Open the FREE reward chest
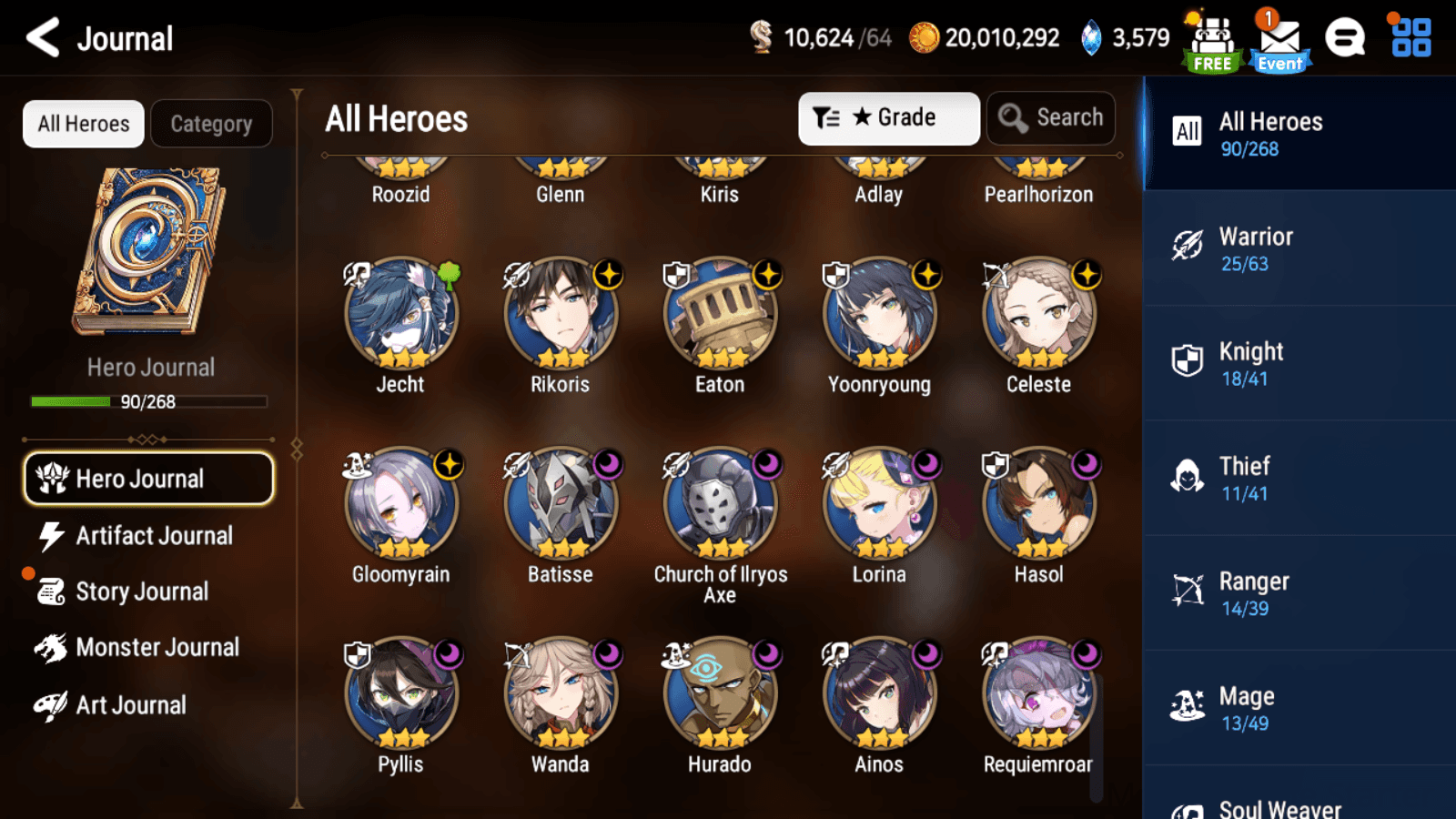This screenshot has width=1456, height=819. click(x=1211, y=38)
